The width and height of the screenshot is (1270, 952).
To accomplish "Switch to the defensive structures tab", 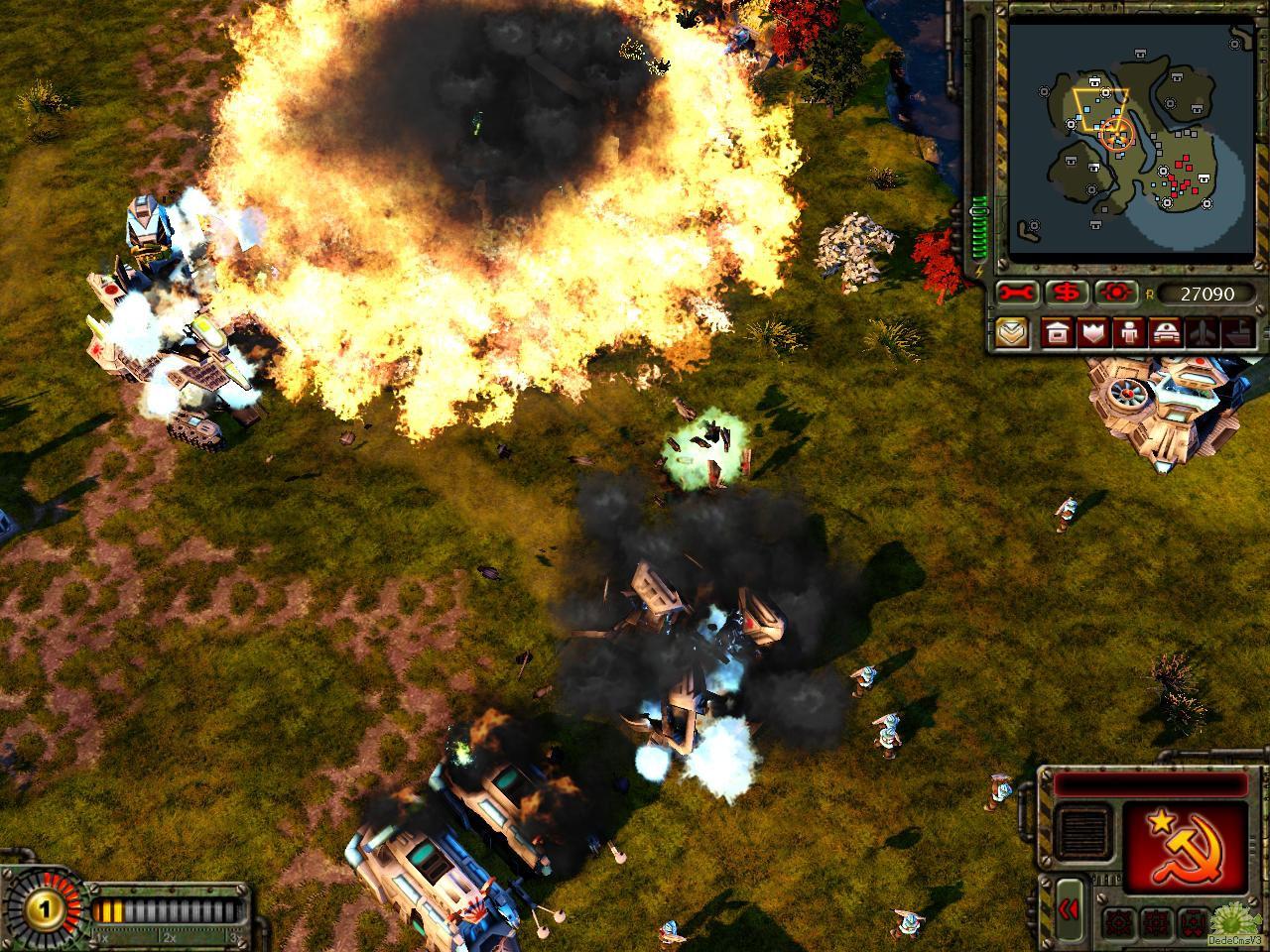I will point(1092,332).
